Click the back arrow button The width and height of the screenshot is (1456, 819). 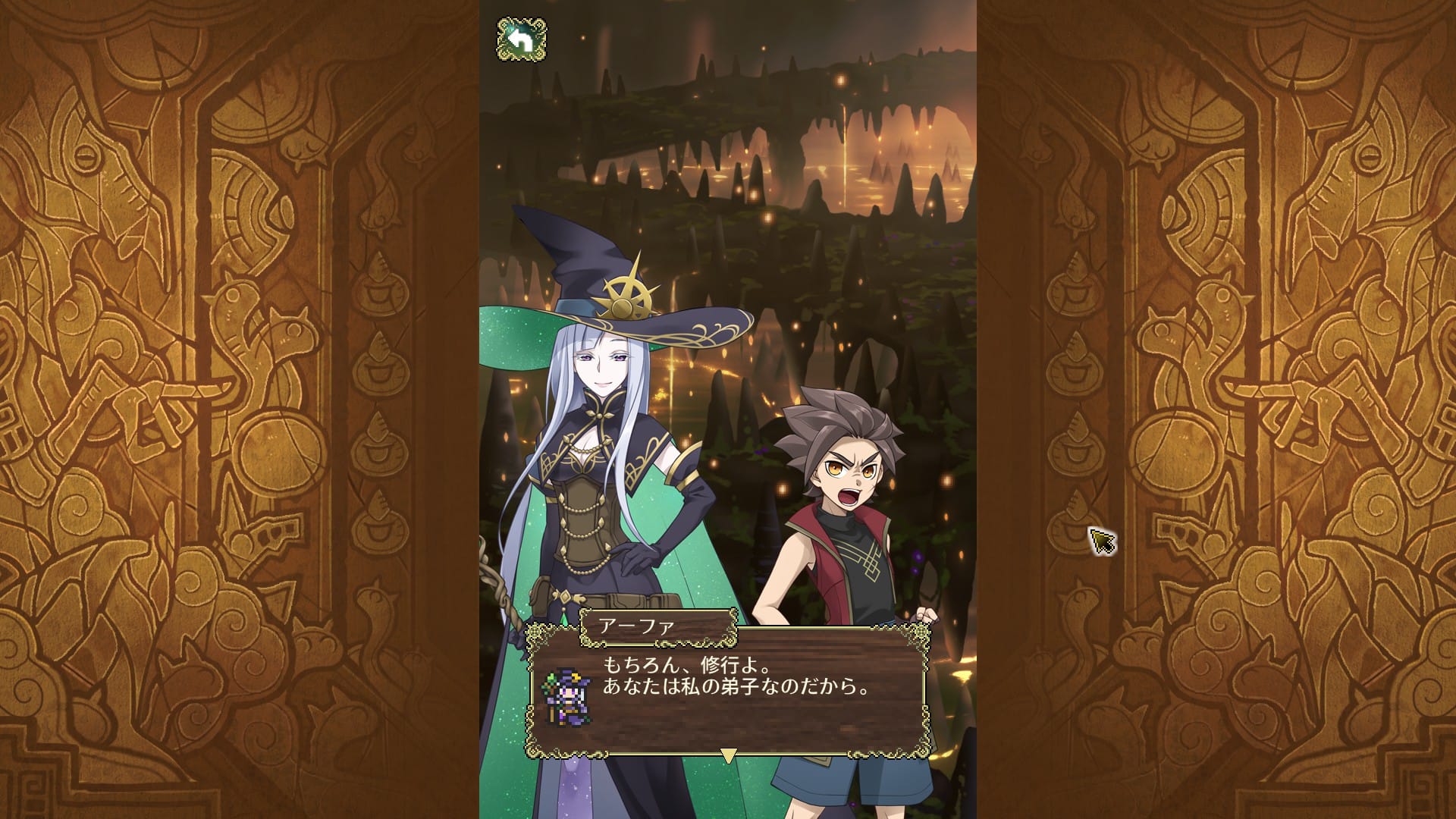coord(522,39)
